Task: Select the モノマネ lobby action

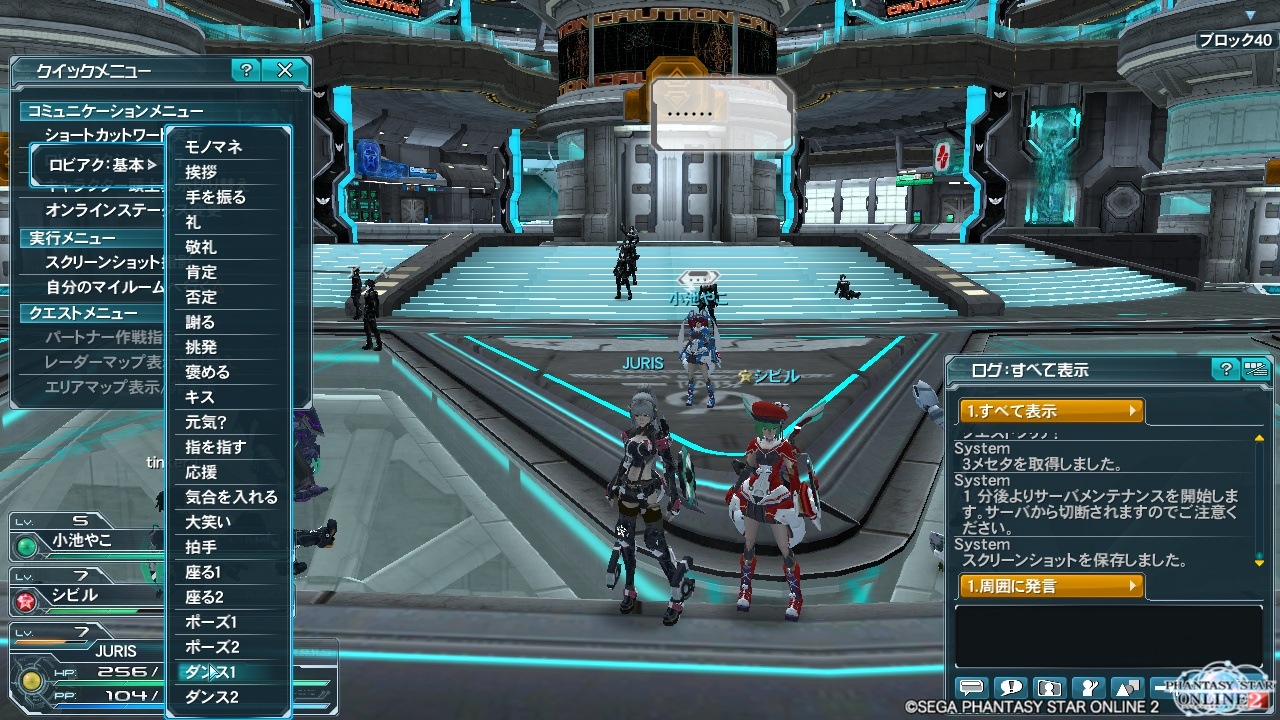Action: 214,147
